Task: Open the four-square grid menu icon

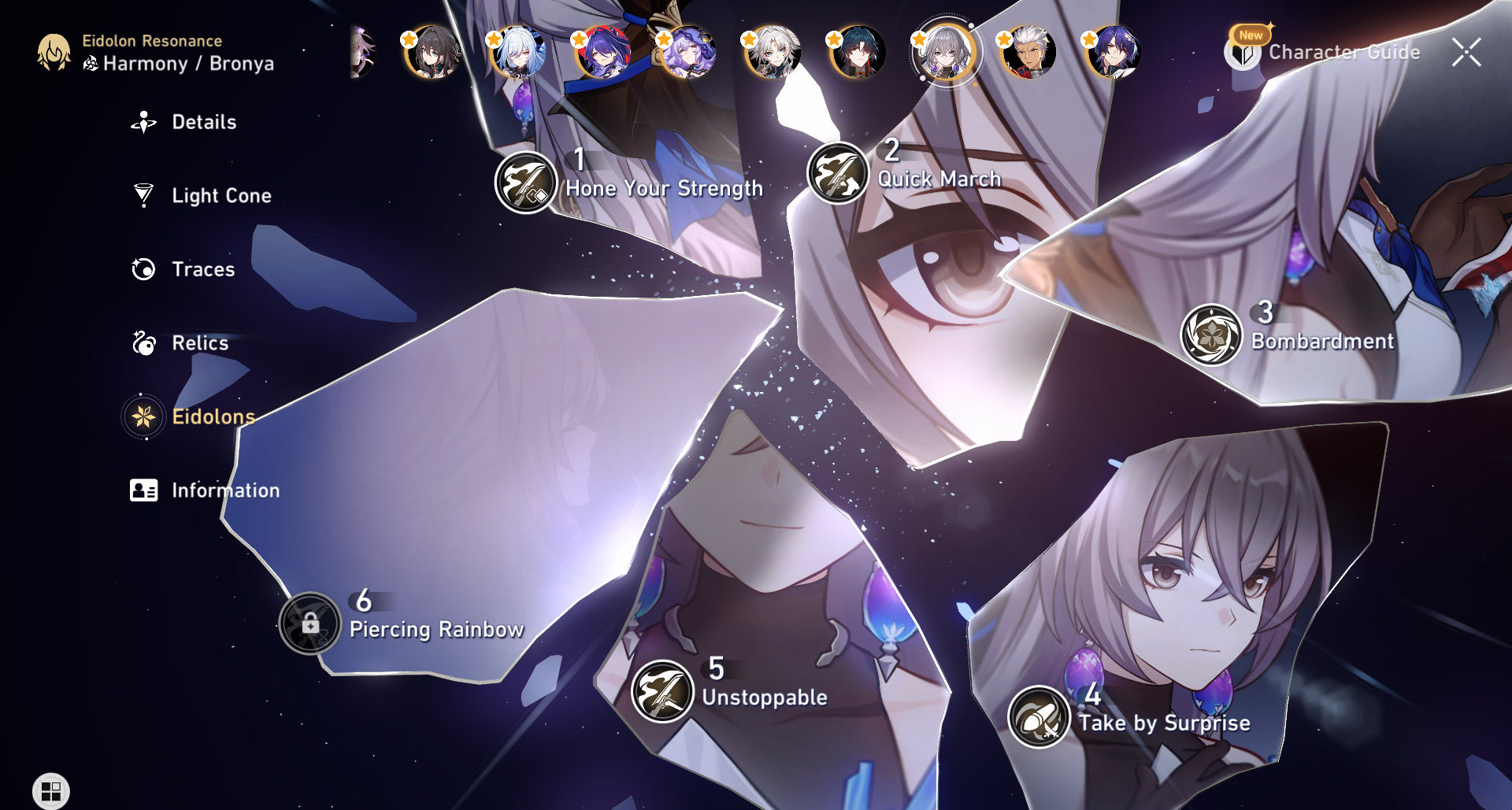Action: (51, 790)
